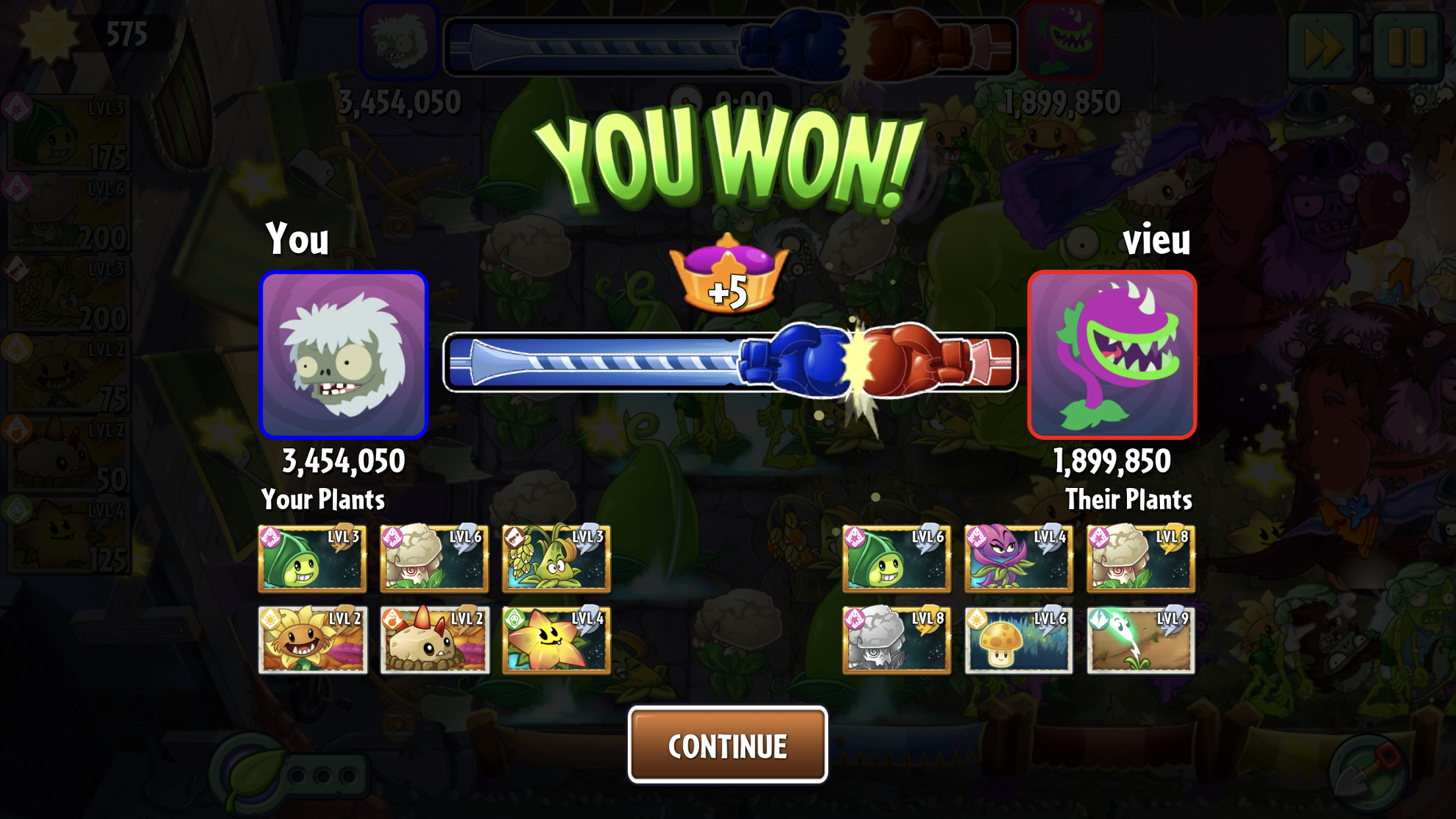Choose the Primal Sunflower LVL 2 card
Viewport: 1456px width, 819px height.
[313, 640]
